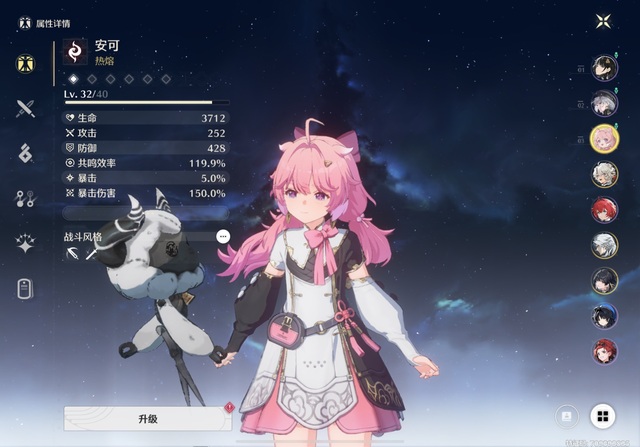This screenshot has height=447, width=640.
Task: Click the 升级 level-up button
Action: (148, 418)
